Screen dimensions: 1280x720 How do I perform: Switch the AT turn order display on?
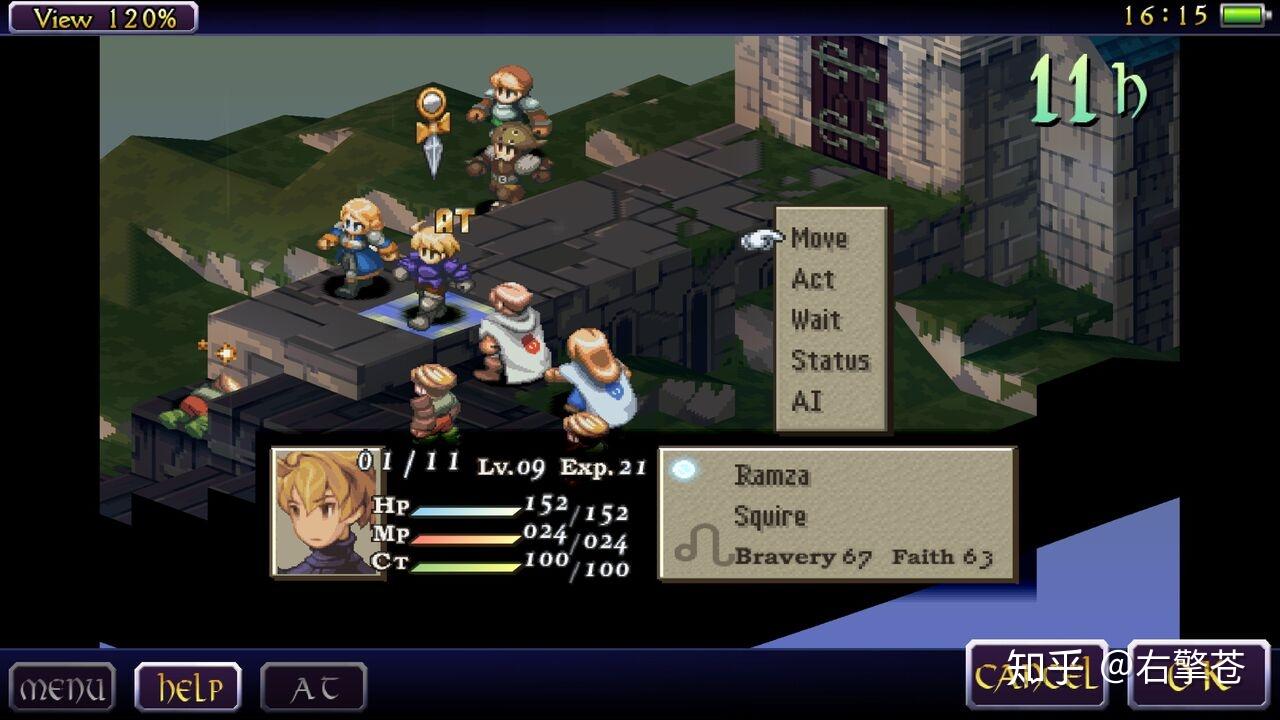point(313,687)
